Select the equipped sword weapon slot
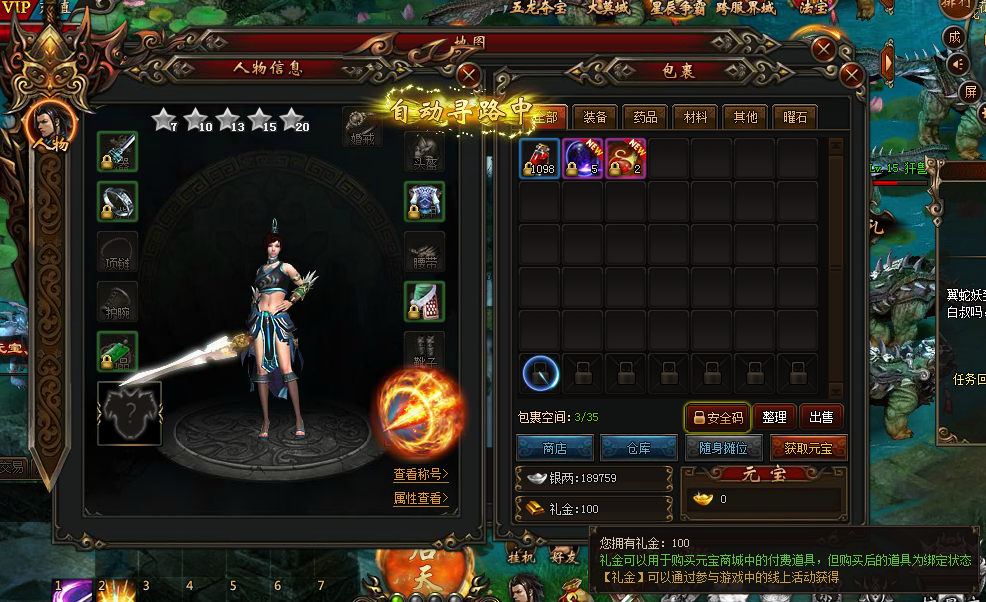 pos(117,152)
